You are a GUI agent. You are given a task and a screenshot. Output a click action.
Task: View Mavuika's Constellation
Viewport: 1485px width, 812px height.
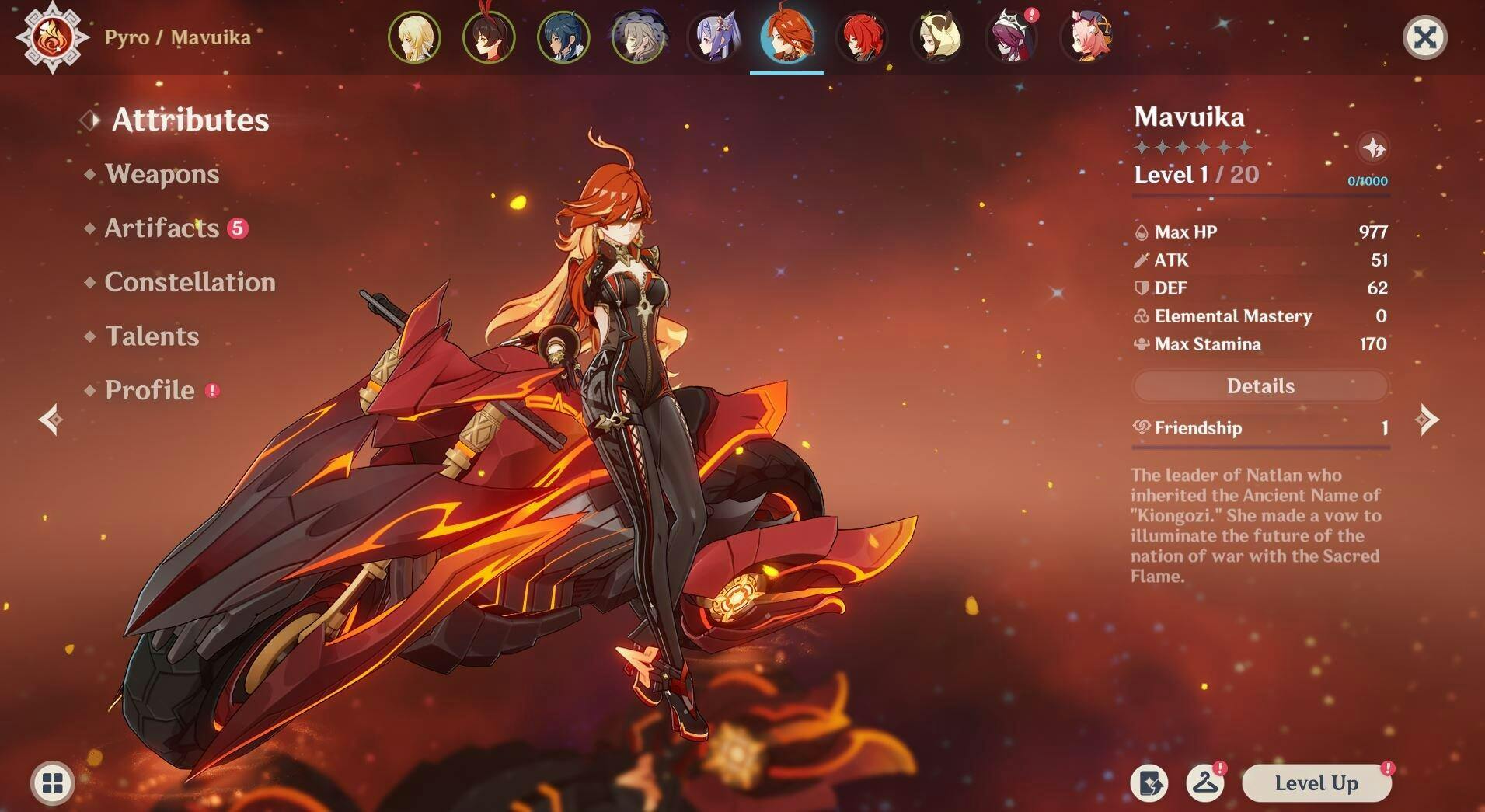coord(190,282)
